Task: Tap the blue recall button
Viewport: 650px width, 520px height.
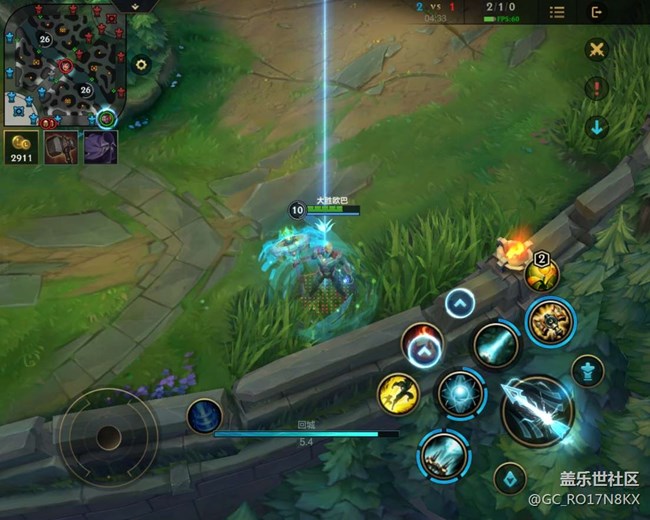Action: pyautogui.click(x=204, y=416)
